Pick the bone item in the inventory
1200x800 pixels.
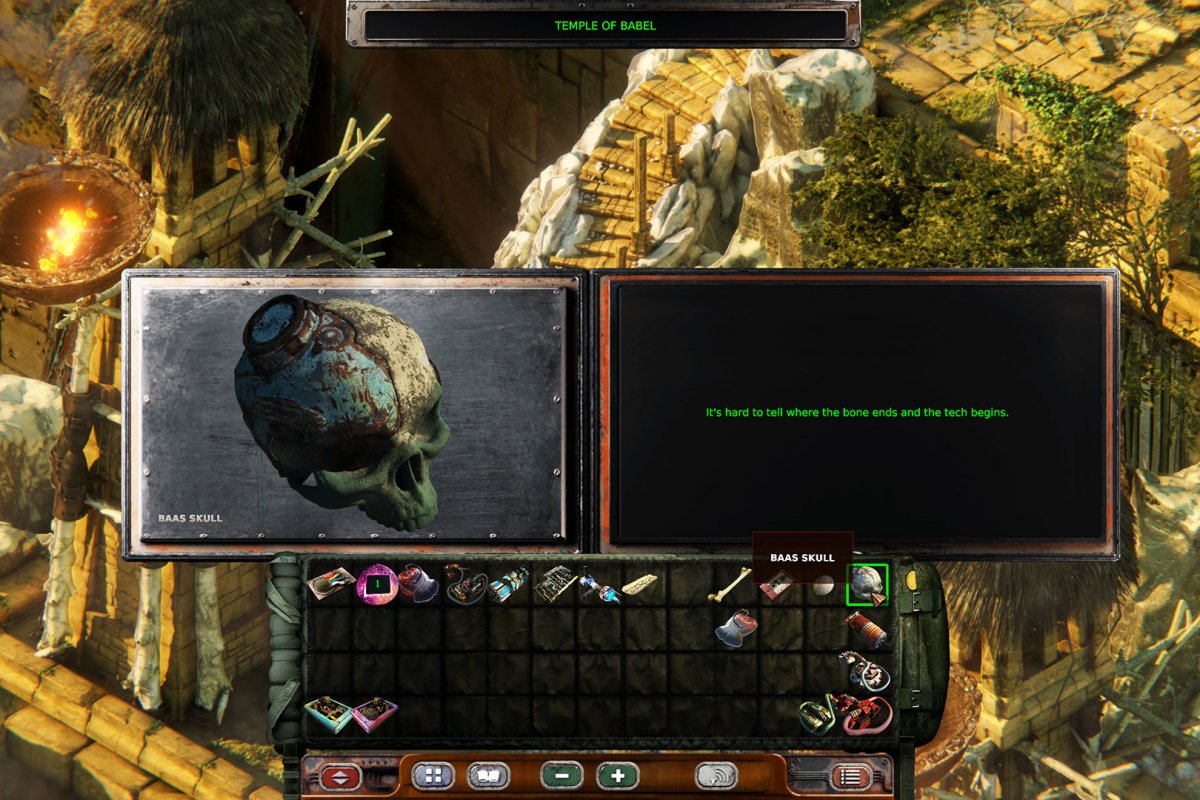point(730,584)
